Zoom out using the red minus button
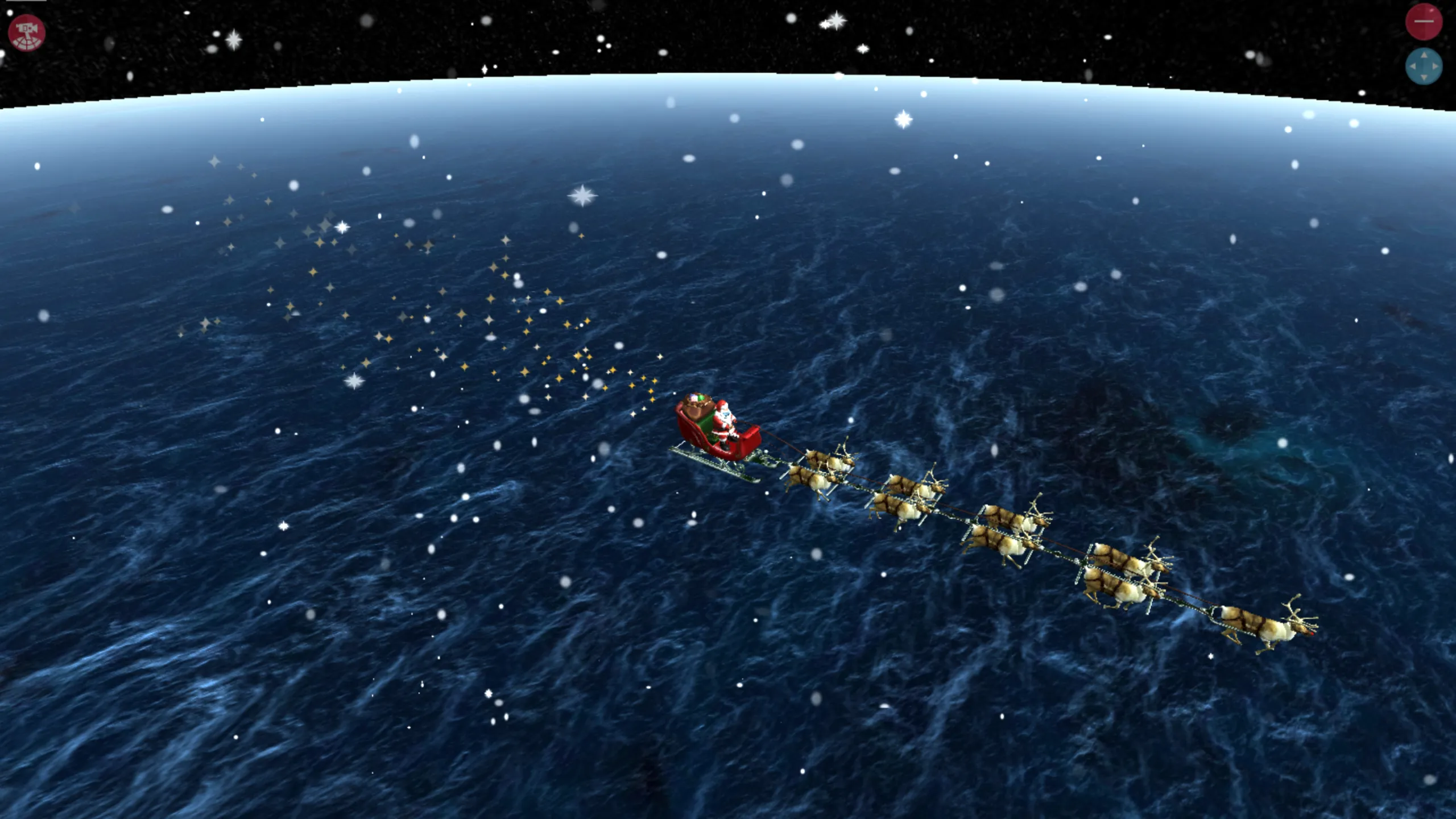 click(x=1424, y=20)
